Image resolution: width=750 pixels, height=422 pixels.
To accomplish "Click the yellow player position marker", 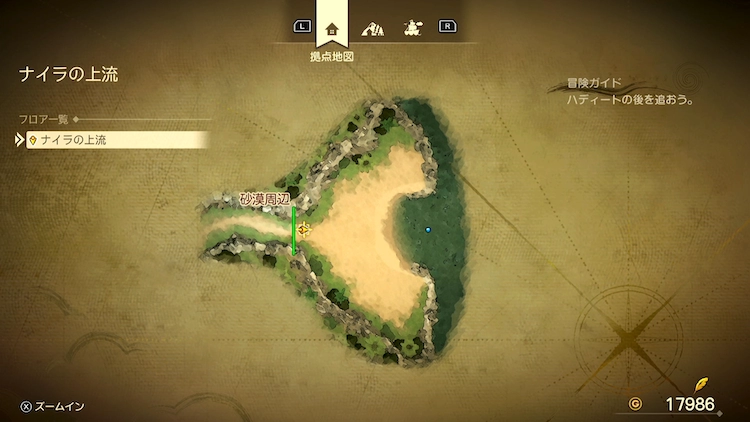I will point(303,229).
